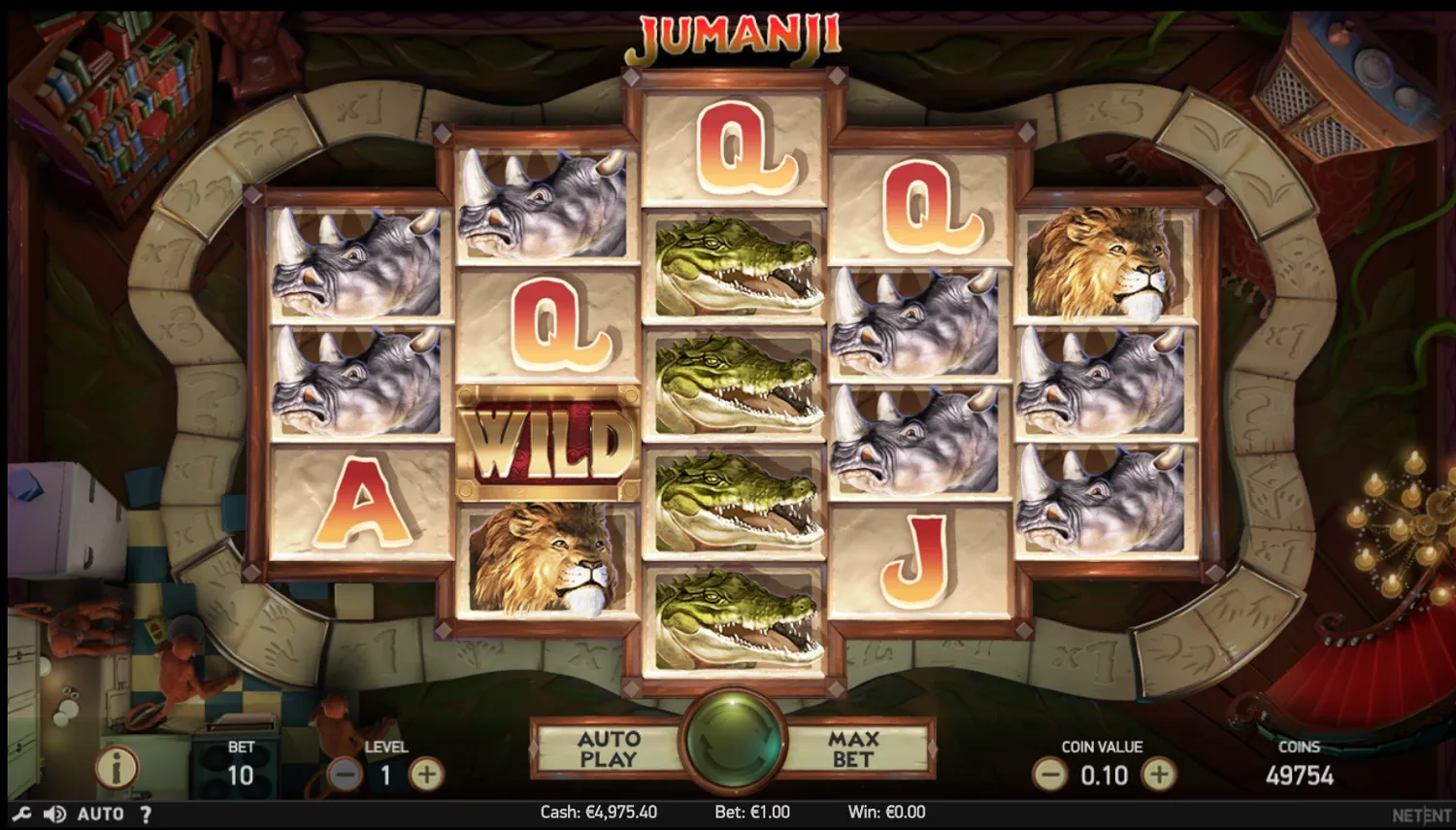Click the crocodile symbol in the center reel

pyautogui.click(x=733, y=383)
